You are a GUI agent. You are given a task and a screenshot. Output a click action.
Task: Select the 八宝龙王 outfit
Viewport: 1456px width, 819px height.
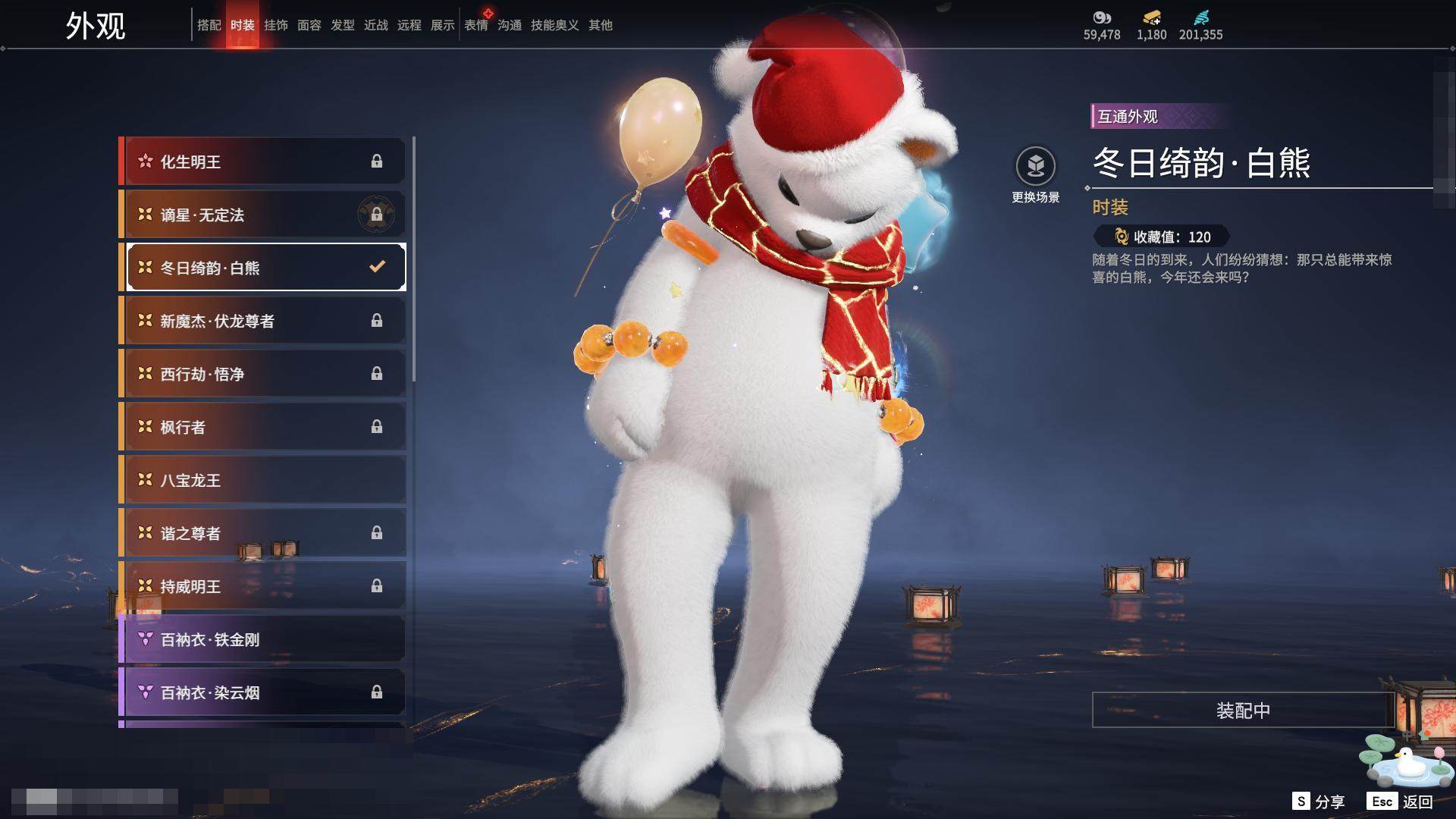(264, 480)
